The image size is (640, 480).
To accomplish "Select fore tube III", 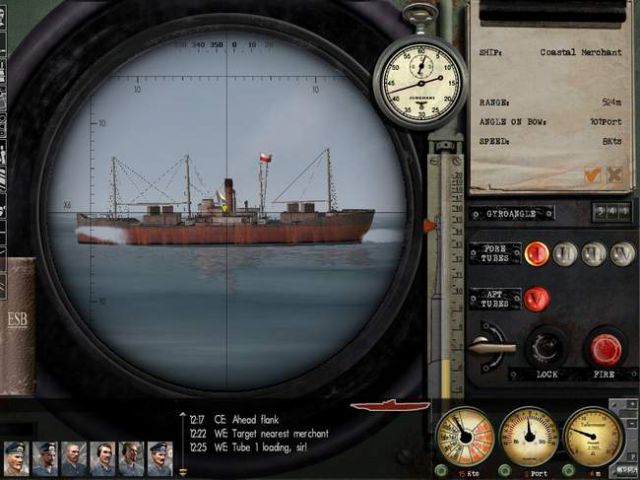I will (x=594, y=254).
